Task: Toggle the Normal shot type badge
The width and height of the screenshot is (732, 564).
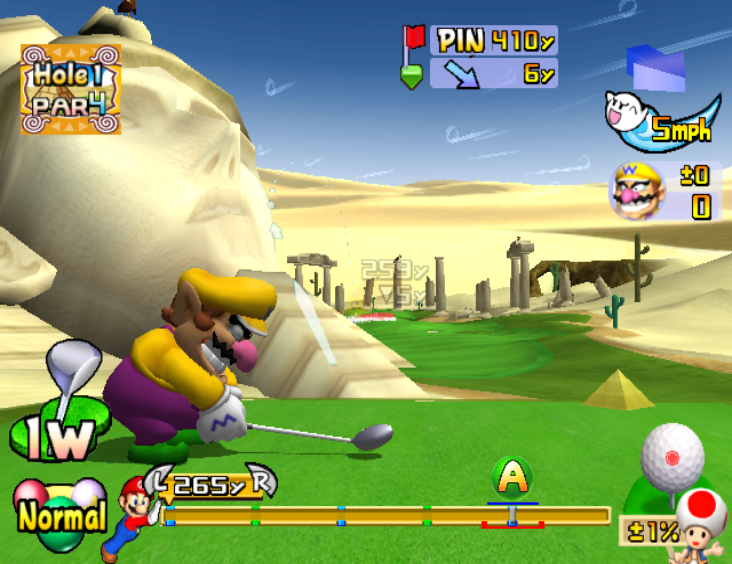Action: [60, 515]
